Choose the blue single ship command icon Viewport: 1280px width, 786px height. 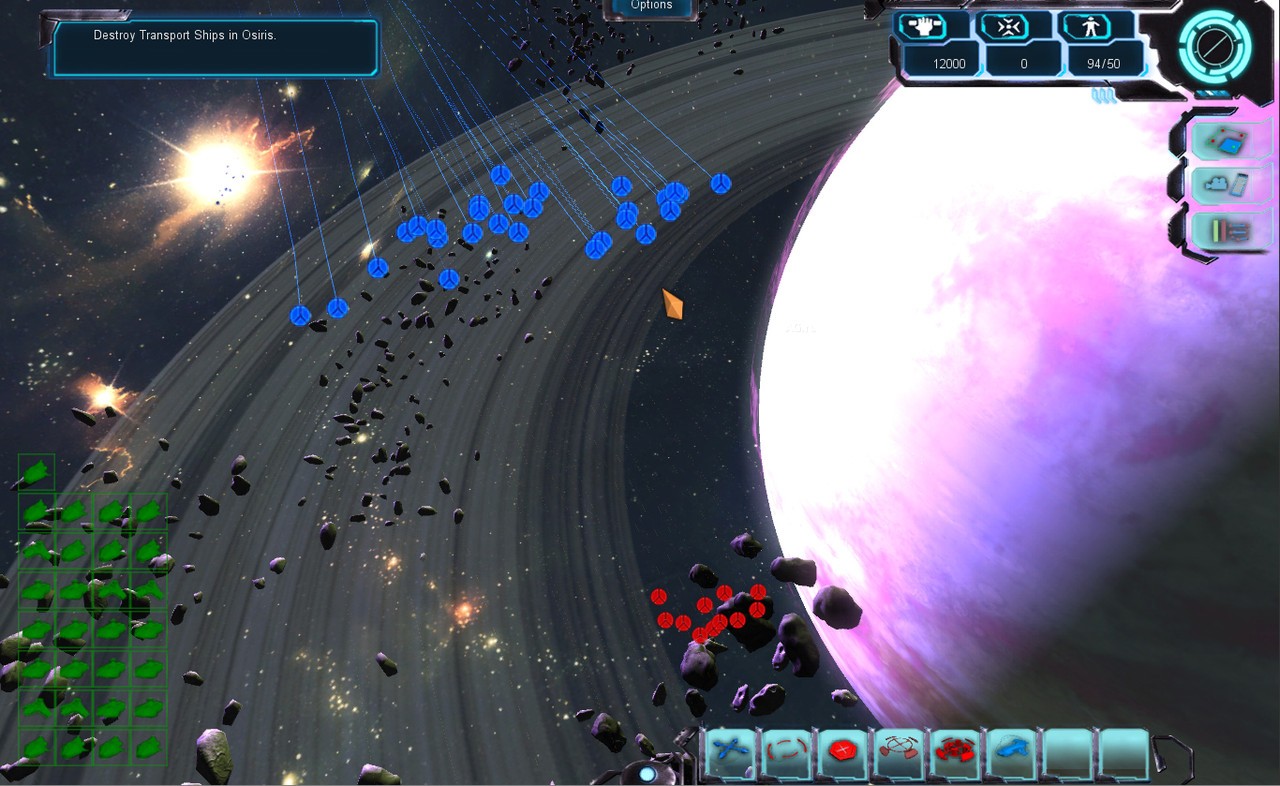coord(1011,750)
